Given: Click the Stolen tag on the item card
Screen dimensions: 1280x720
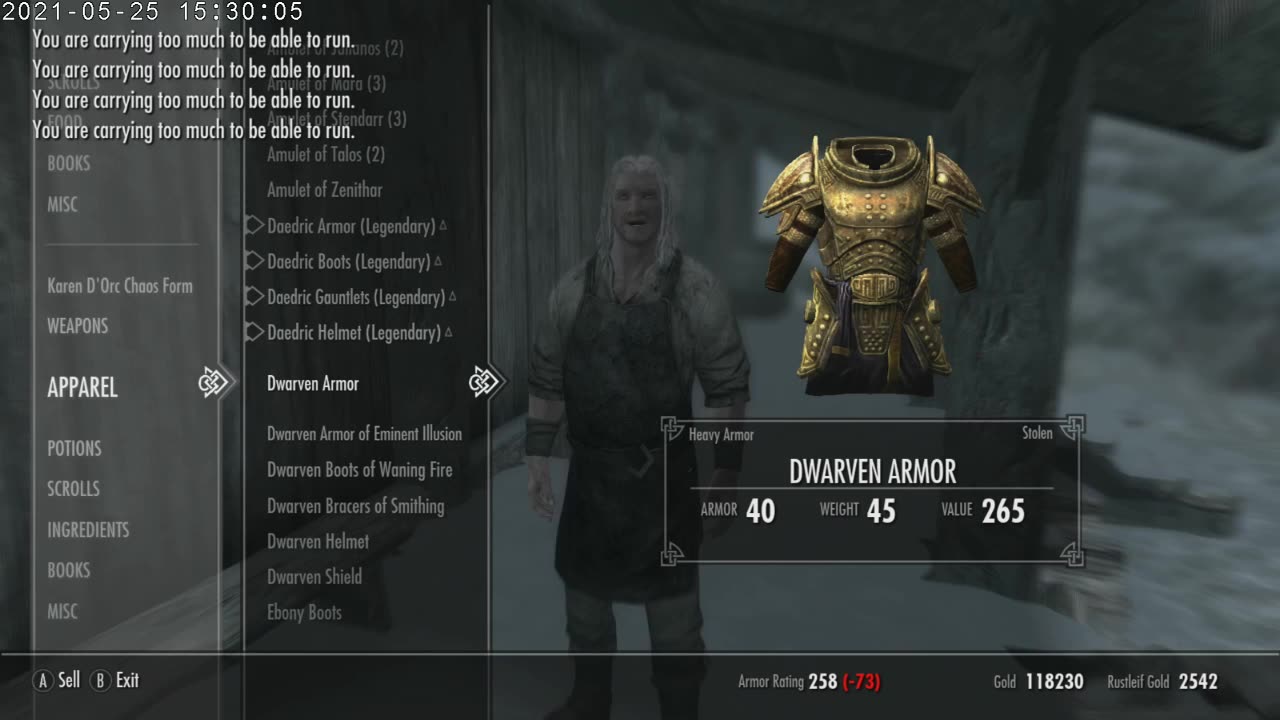Looking at the screenshot, I should [1037, 433].
